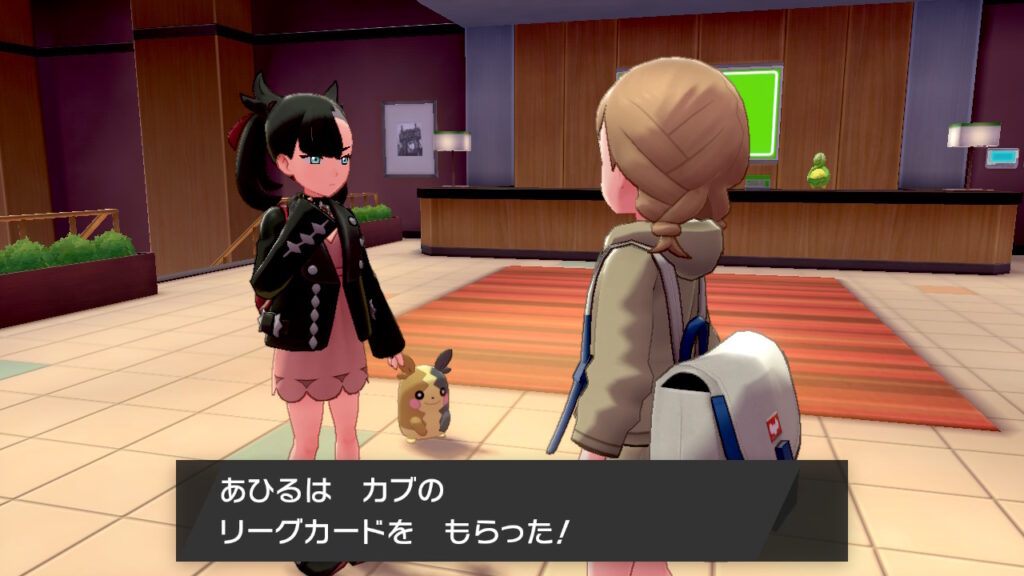Advance the league card dialogue box
This screenshot has height=576, width=1024.
tap(511, 510)
